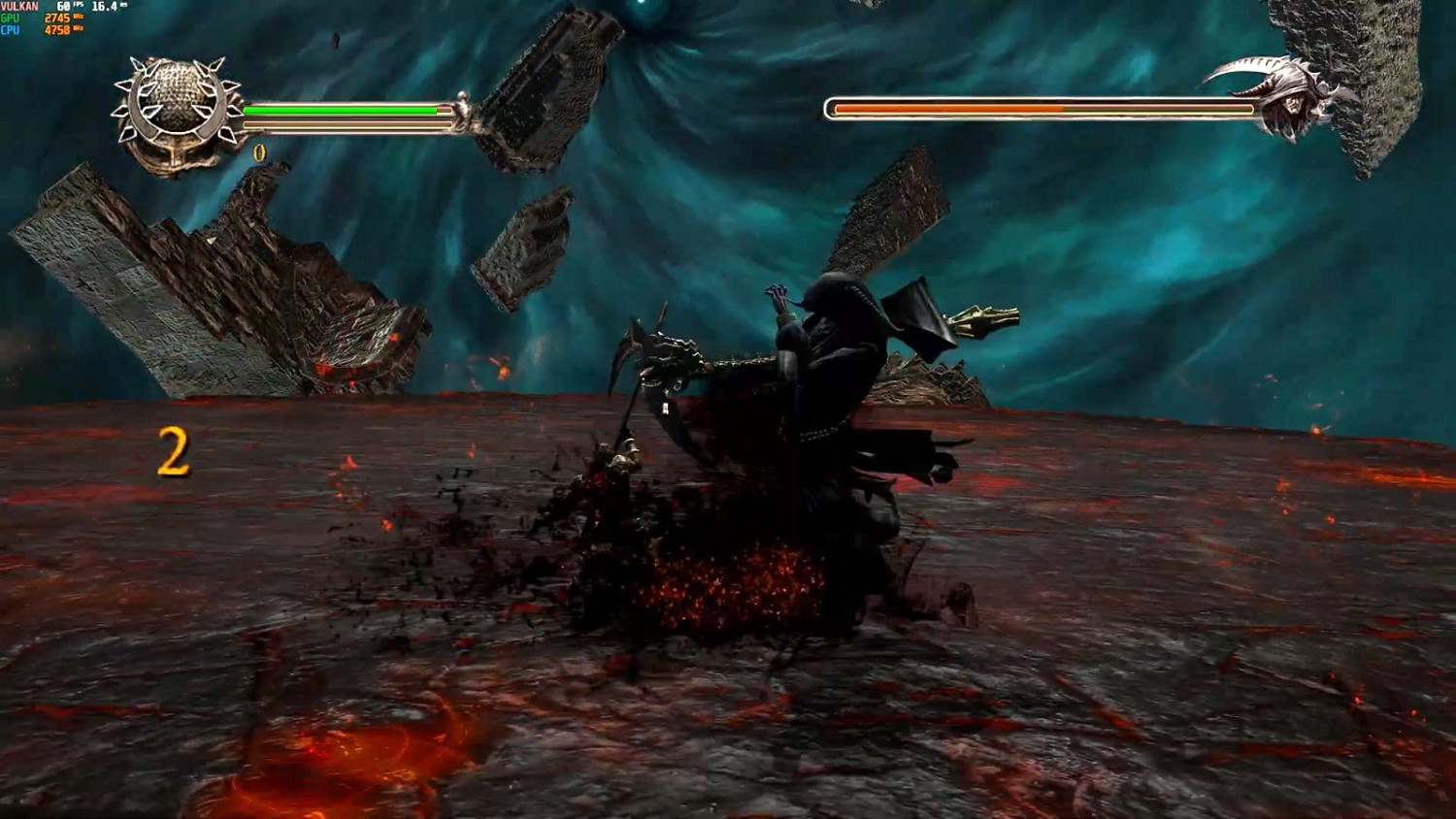
Task: Click the yellow combo counter number 2
Action: pos(173,450)
